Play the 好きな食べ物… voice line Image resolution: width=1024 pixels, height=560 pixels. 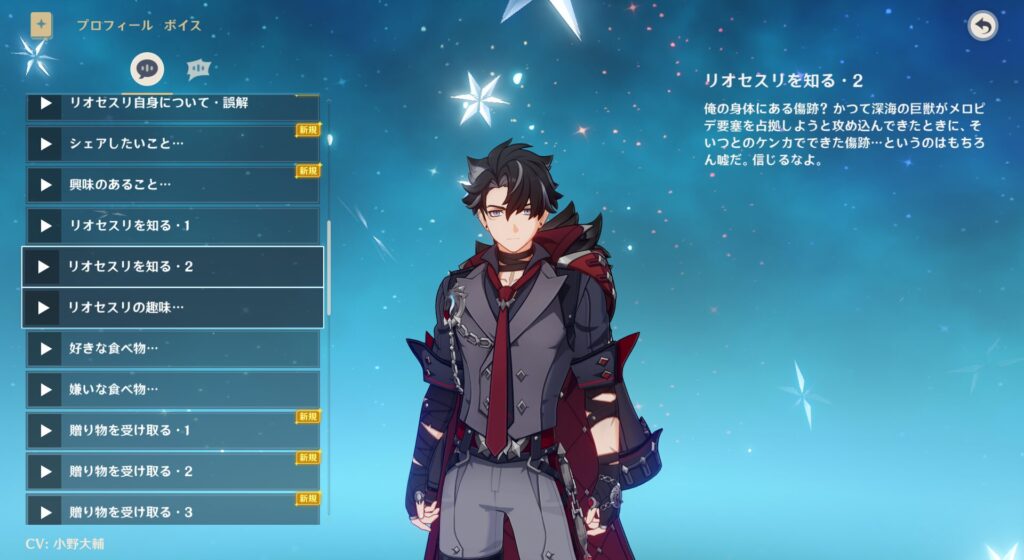(x=45, y=349)
